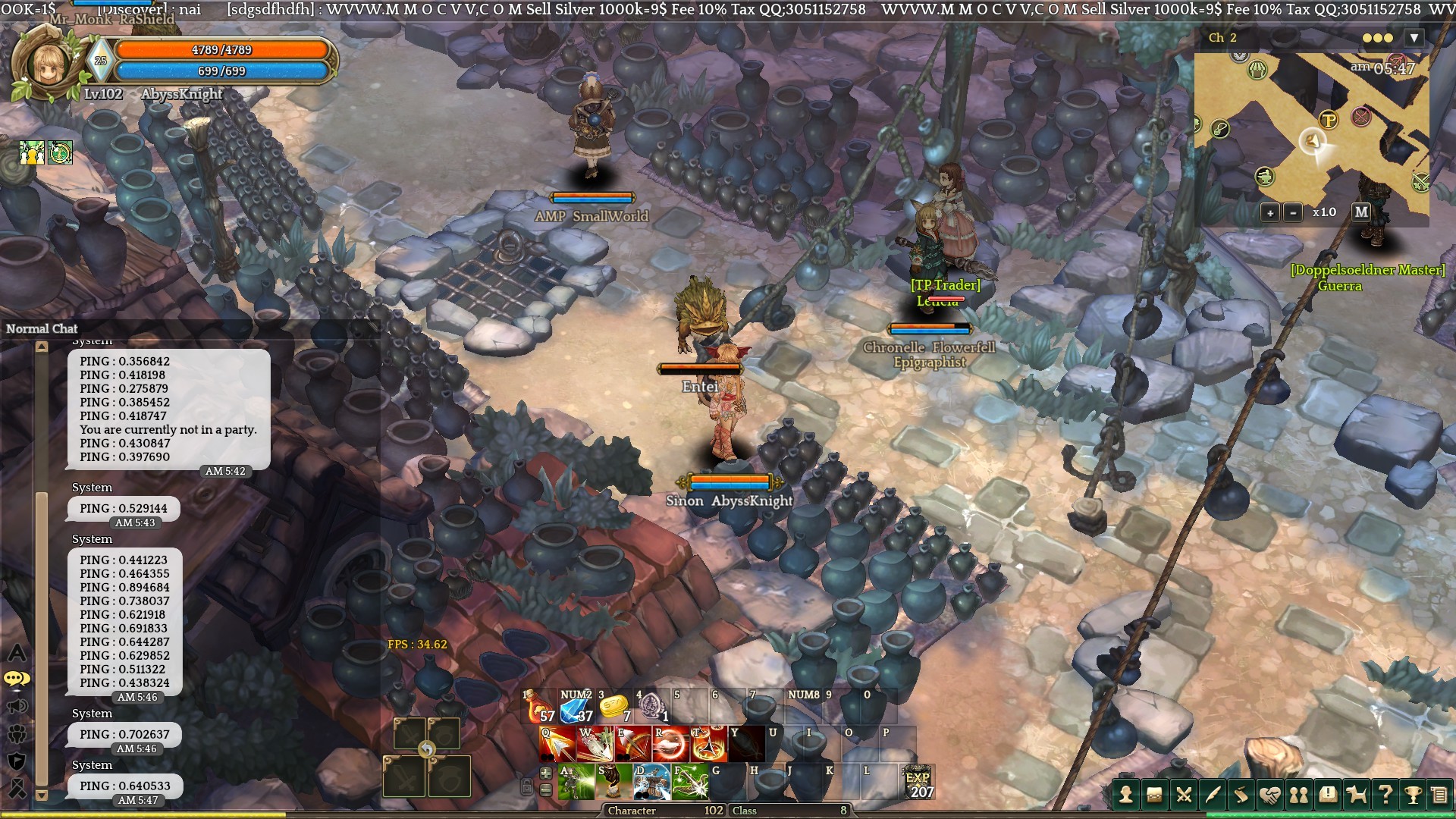
Task: Click the TP shop marker on minimap
Action: (x=1328, y=120)
